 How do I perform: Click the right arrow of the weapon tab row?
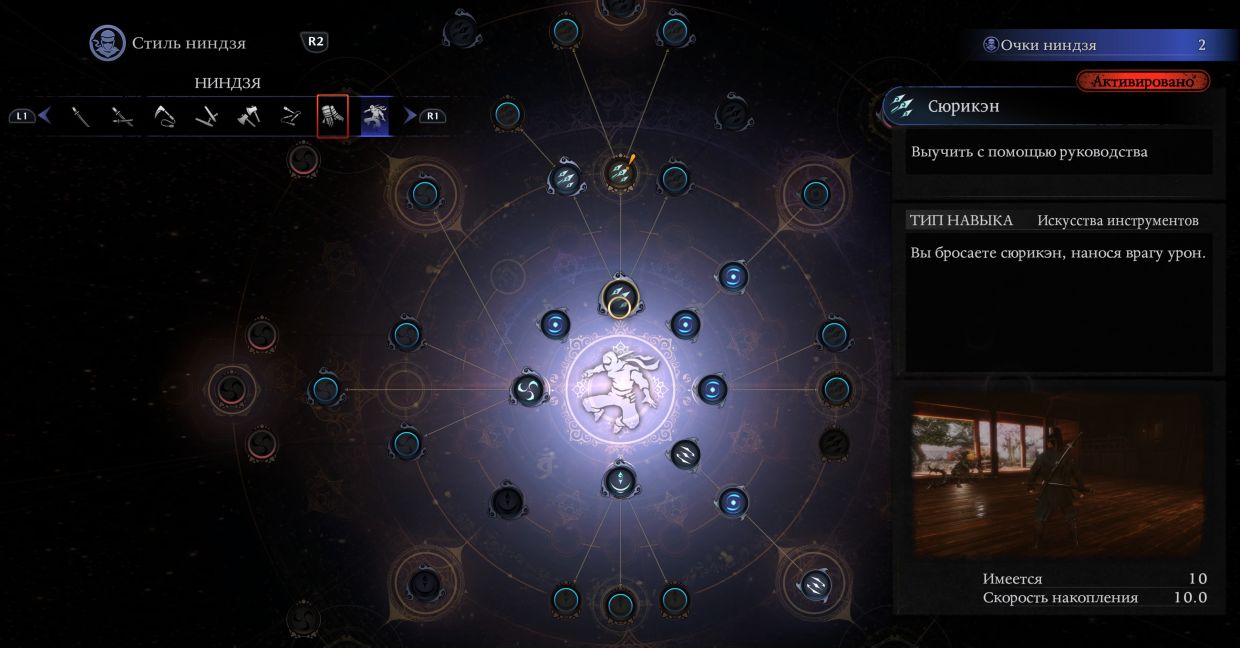click(409, 116)
